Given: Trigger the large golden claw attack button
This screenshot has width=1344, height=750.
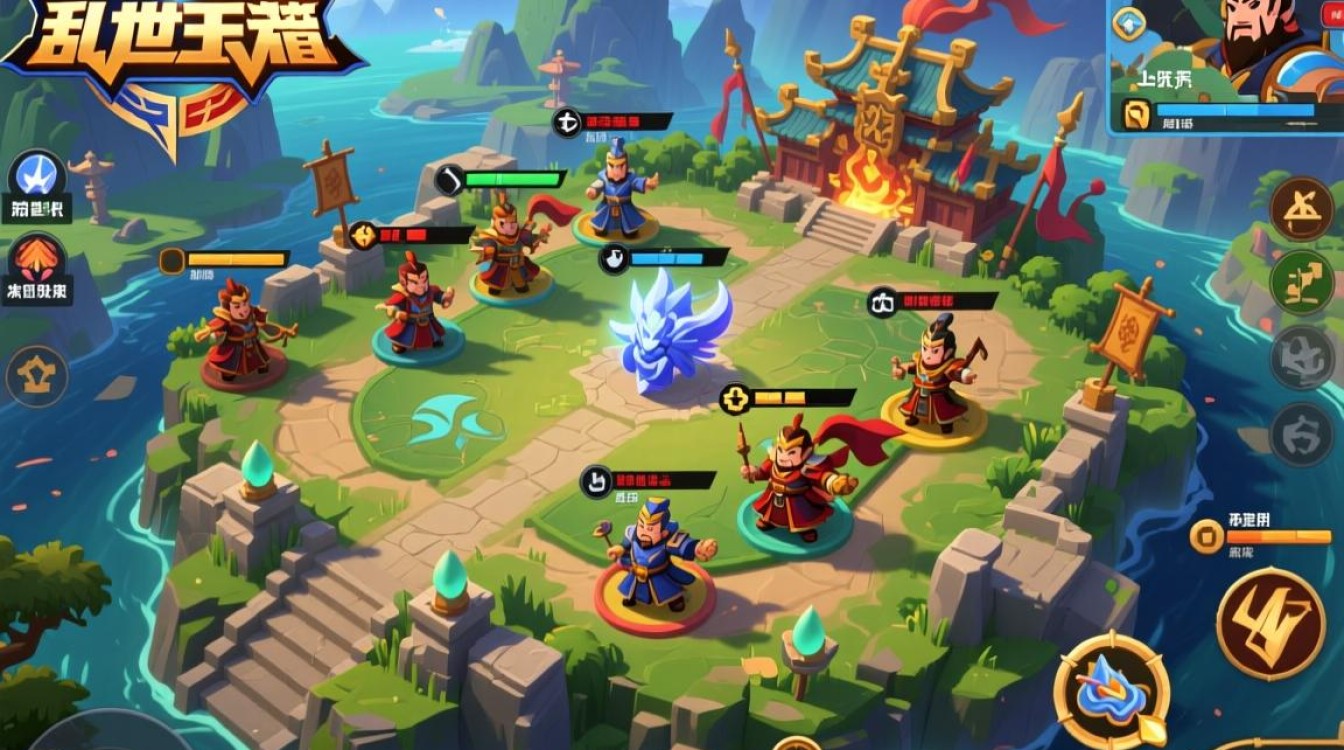Looking at the screenshot, I should tap(1270, 623).
